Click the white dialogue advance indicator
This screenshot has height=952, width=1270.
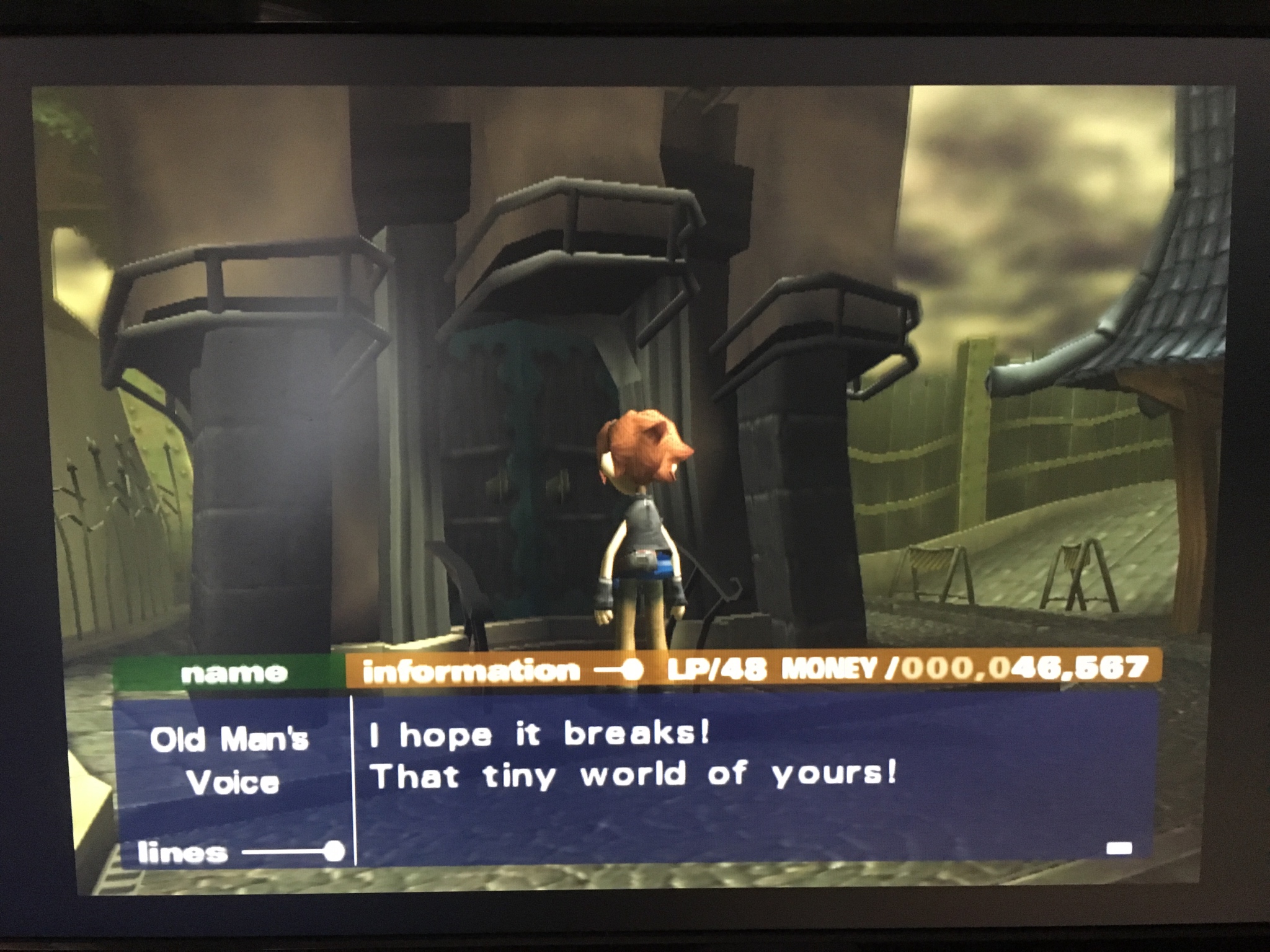click(1119, 848)
